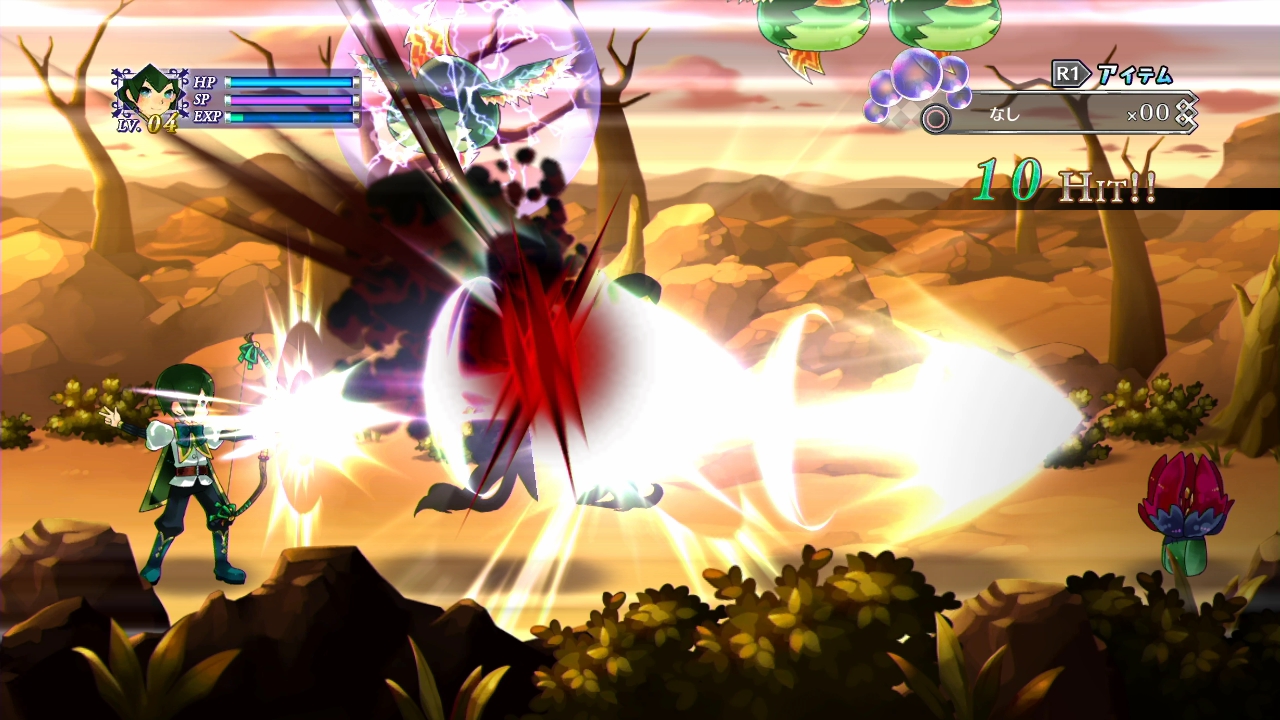Screen dimensions: 1280x720
Task: Click the LV. 04 level emblem
Action: tap(148, 123)
